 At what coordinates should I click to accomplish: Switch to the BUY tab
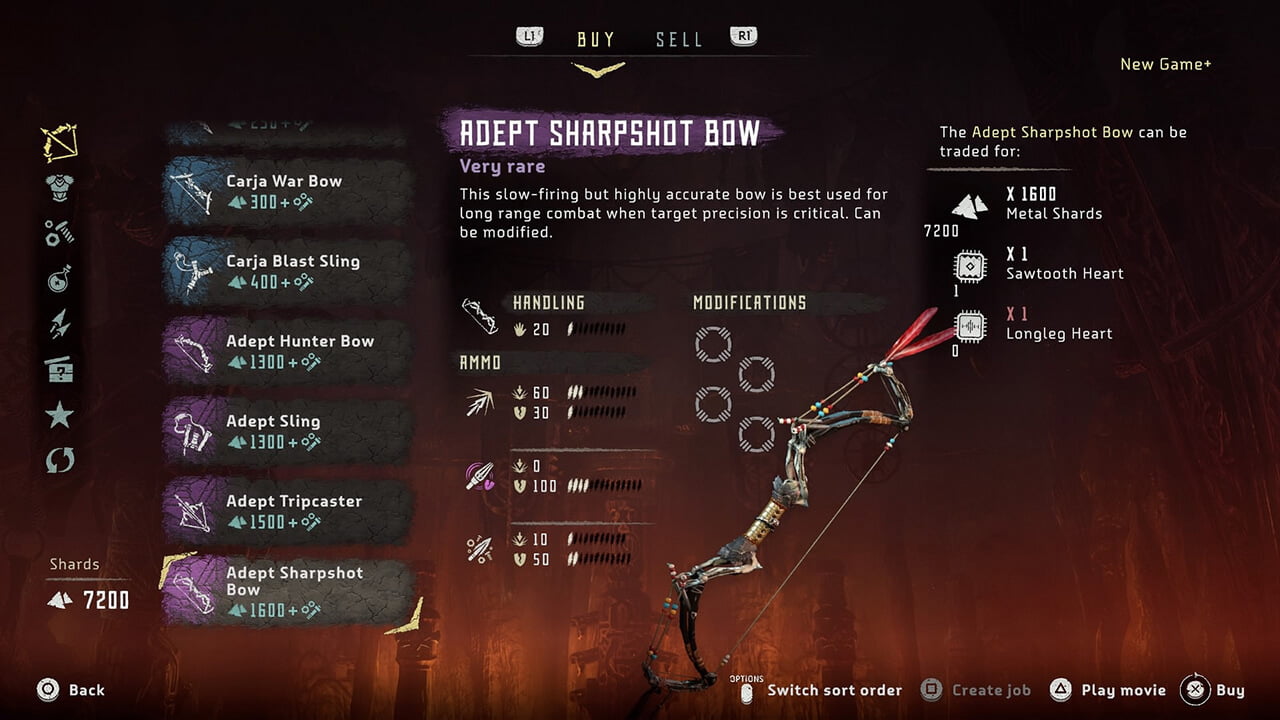(596, 39)
